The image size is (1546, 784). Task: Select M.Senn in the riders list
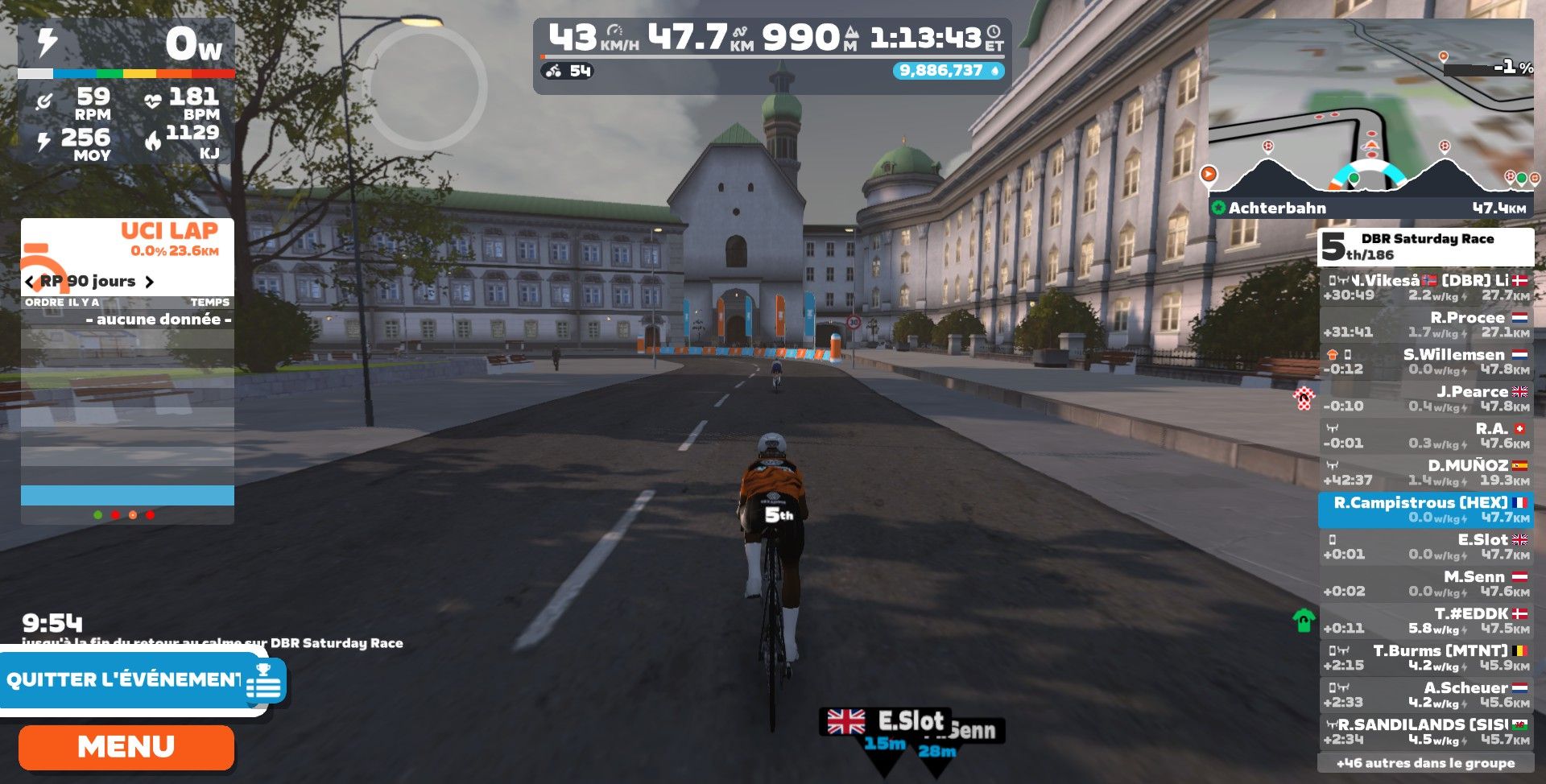1425,584
